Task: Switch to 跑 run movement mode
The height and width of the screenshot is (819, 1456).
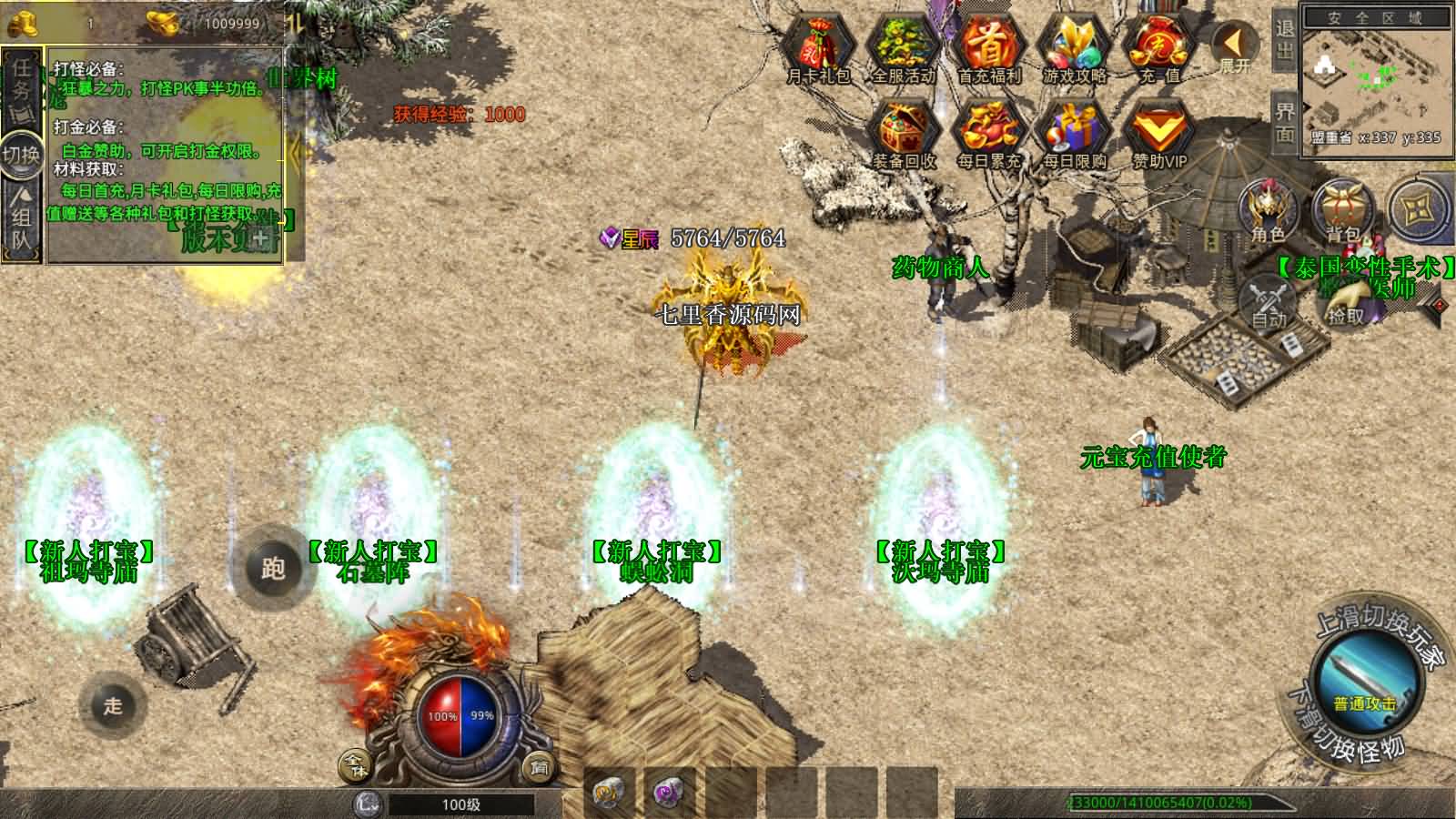Action: coord(273,568)
